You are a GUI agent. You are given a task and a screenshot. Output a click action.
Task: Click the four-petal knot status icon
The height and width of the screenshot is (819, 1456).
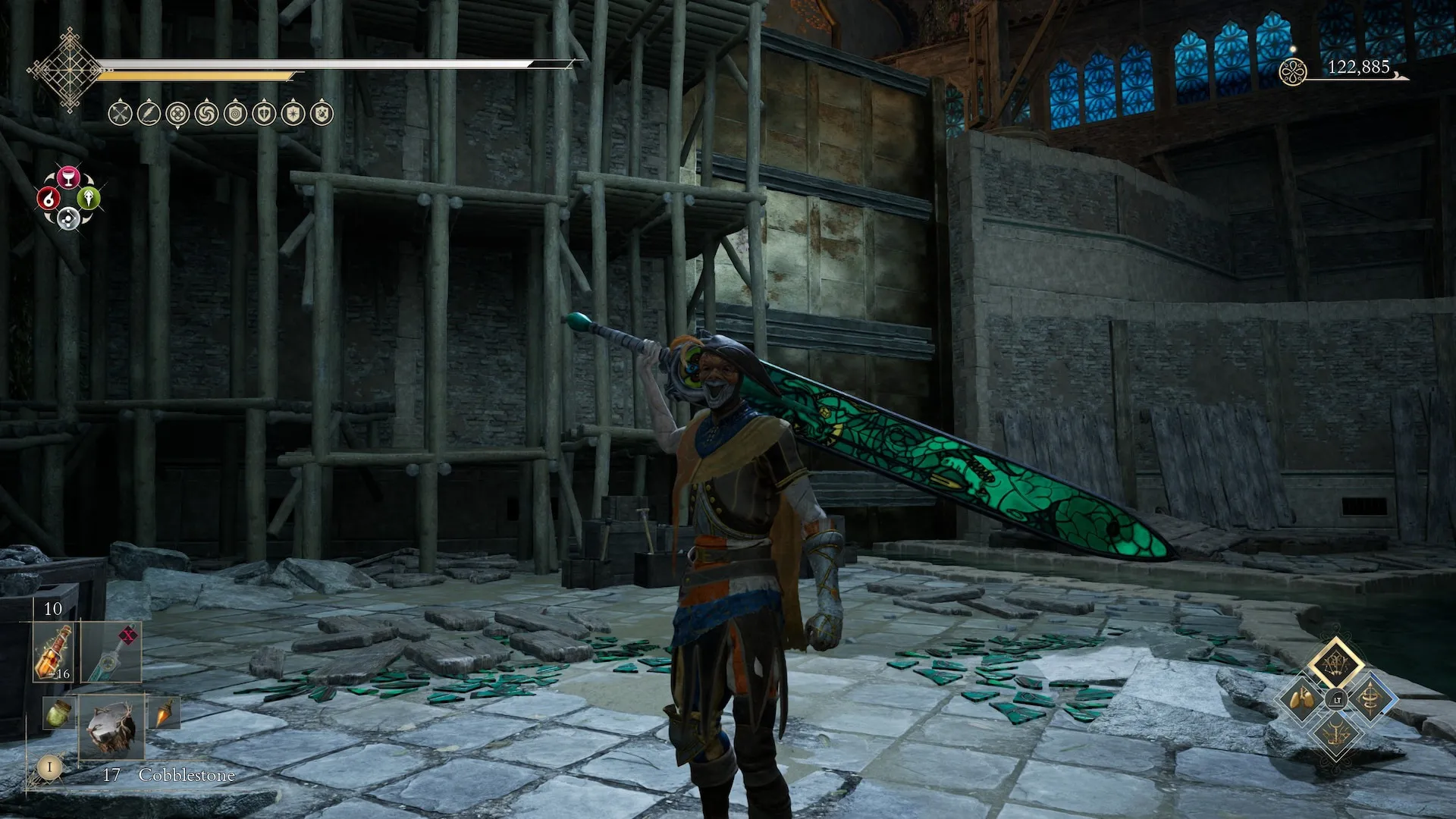[177, 114]
